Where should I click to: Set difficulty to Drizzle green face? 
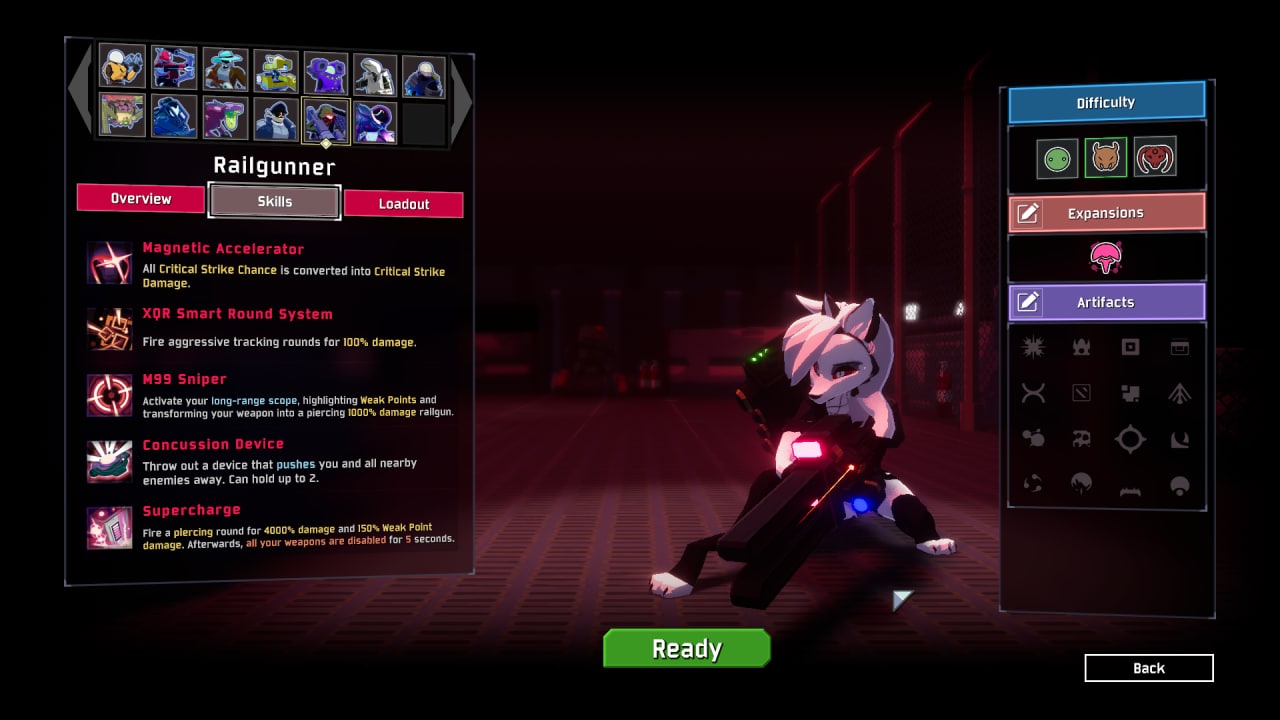coord(1056,158)
